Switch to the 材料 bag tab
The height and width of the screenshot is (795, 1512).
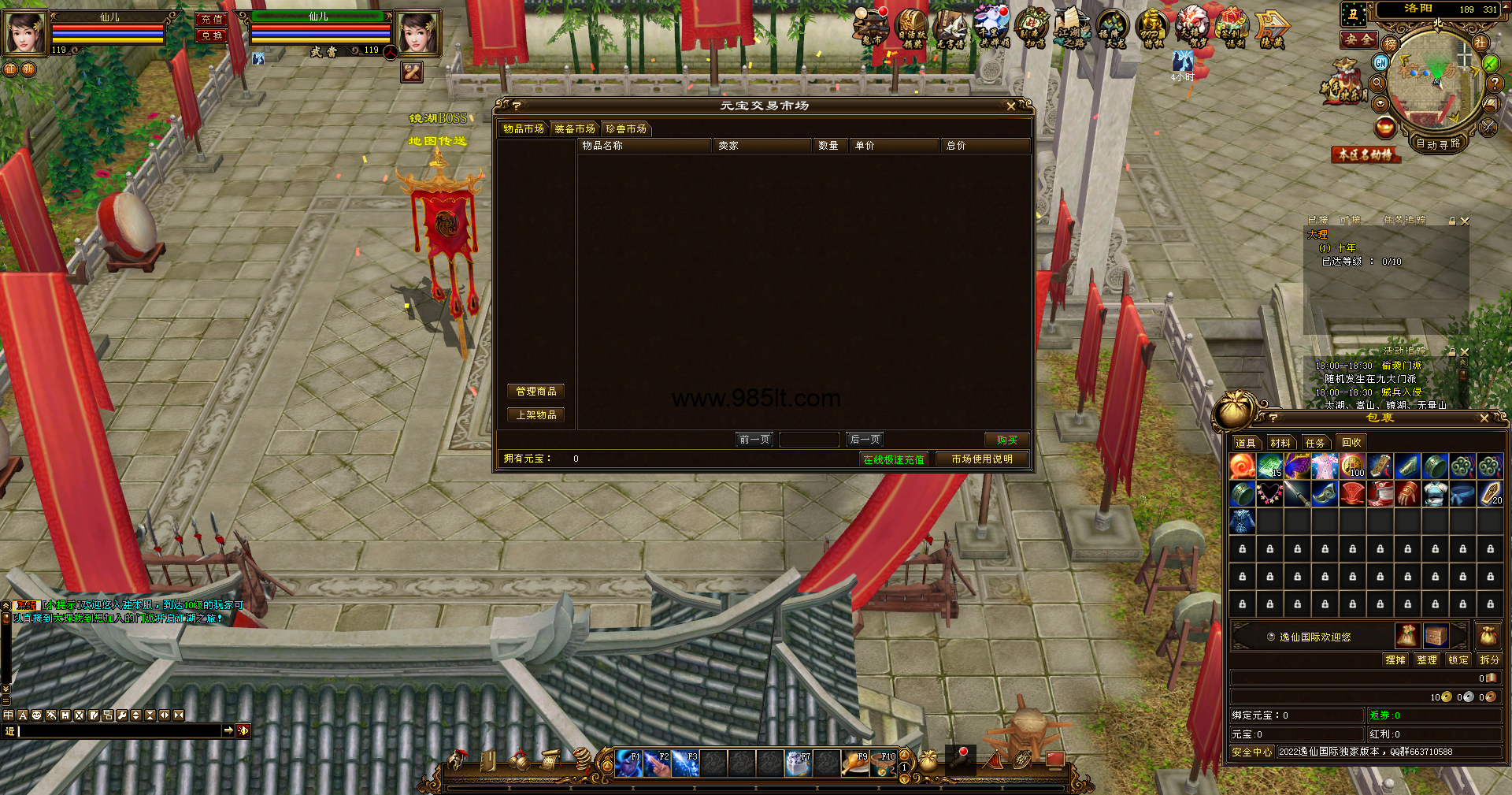point(1280,443)
